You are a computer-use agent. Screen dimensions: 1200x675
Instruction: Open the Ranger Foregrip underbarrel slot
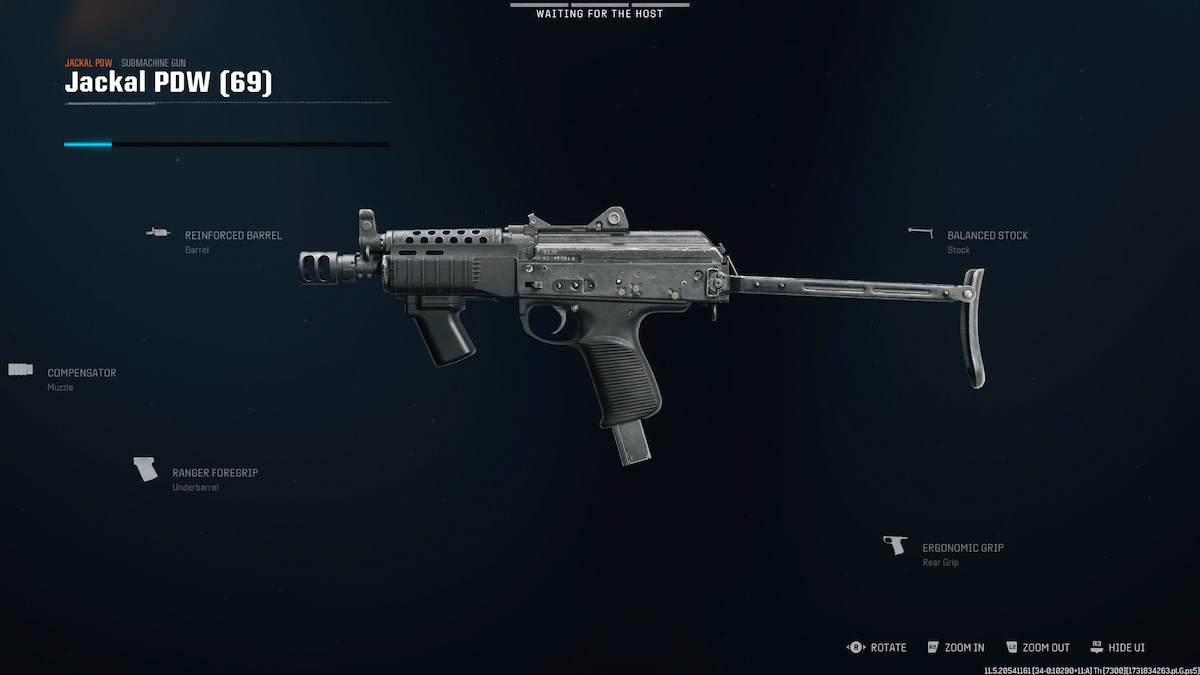pyautogui.click(x=214, y=473)
